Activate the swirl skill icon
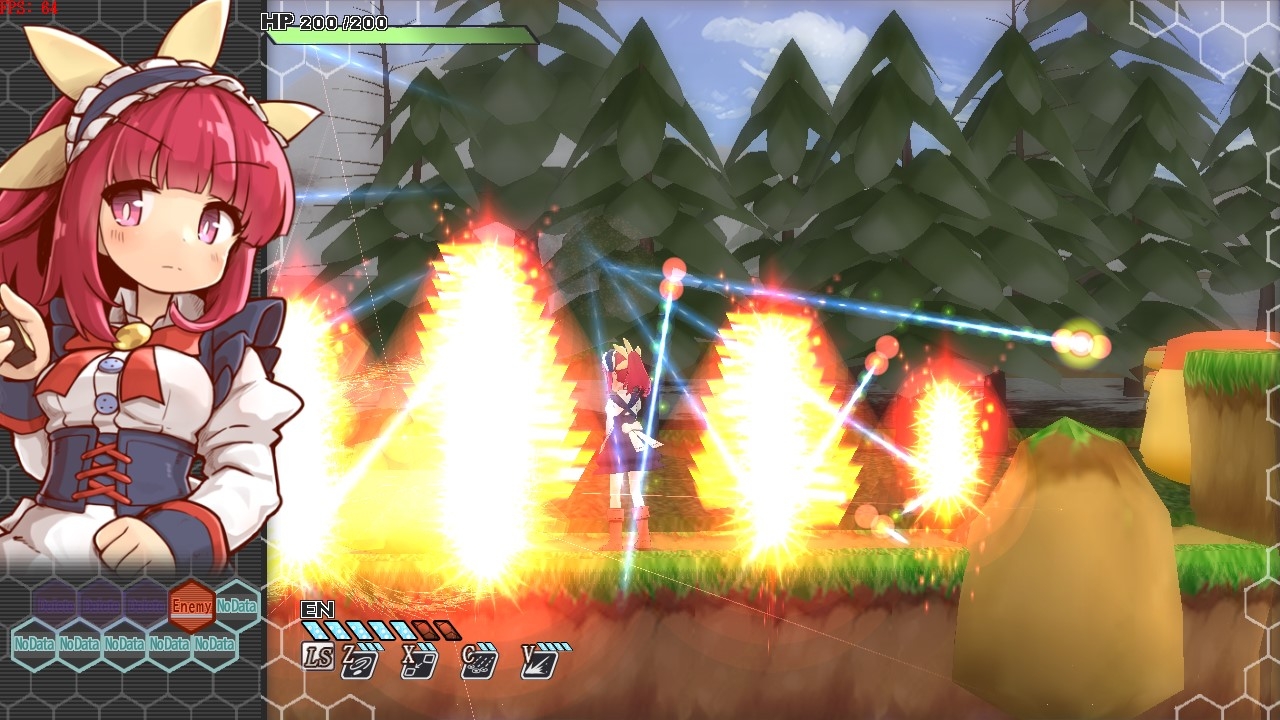Screen dimensions: 1280x720 359,662
